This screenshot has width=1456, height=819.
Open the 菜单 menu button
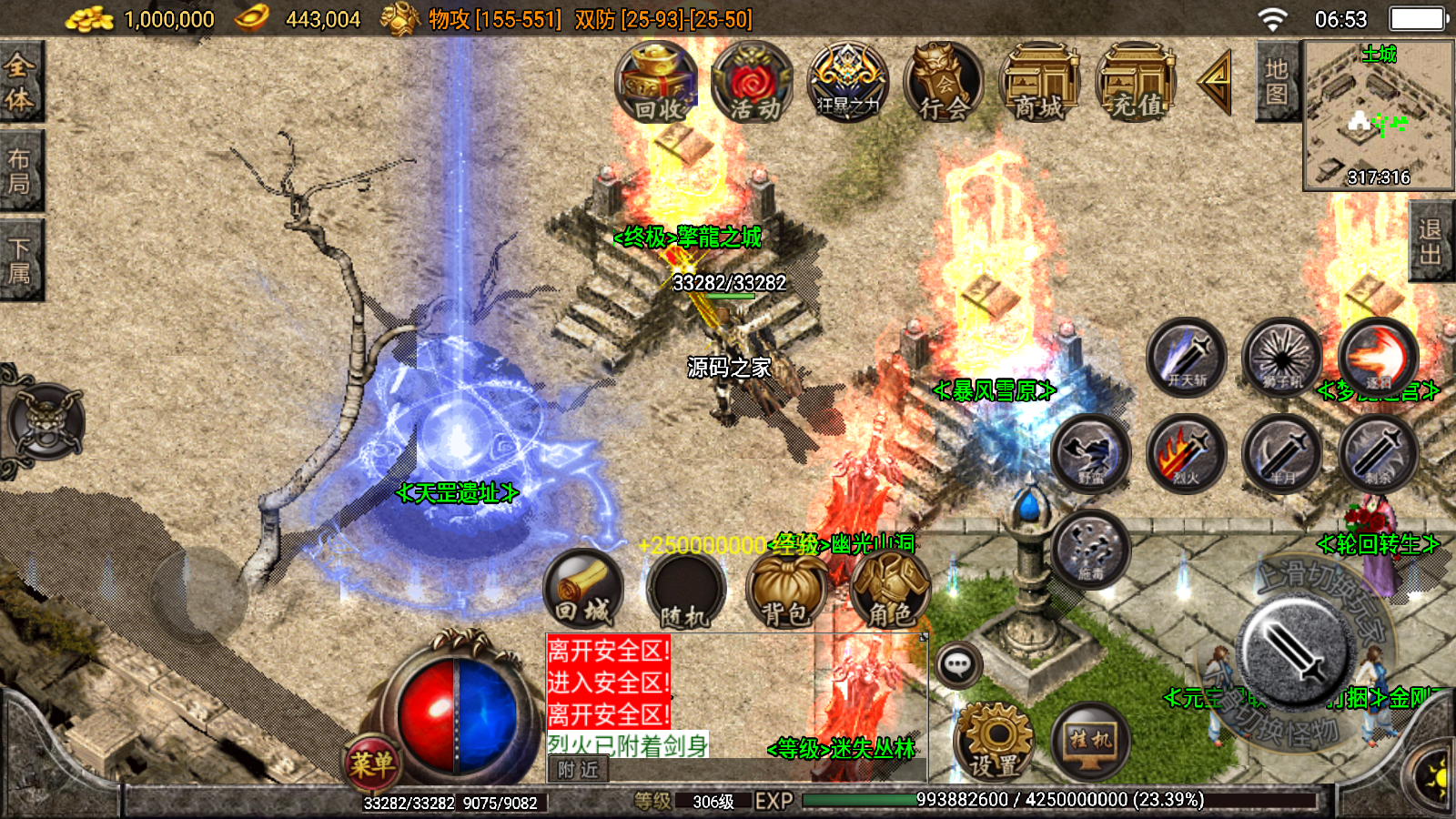(372, 763)
